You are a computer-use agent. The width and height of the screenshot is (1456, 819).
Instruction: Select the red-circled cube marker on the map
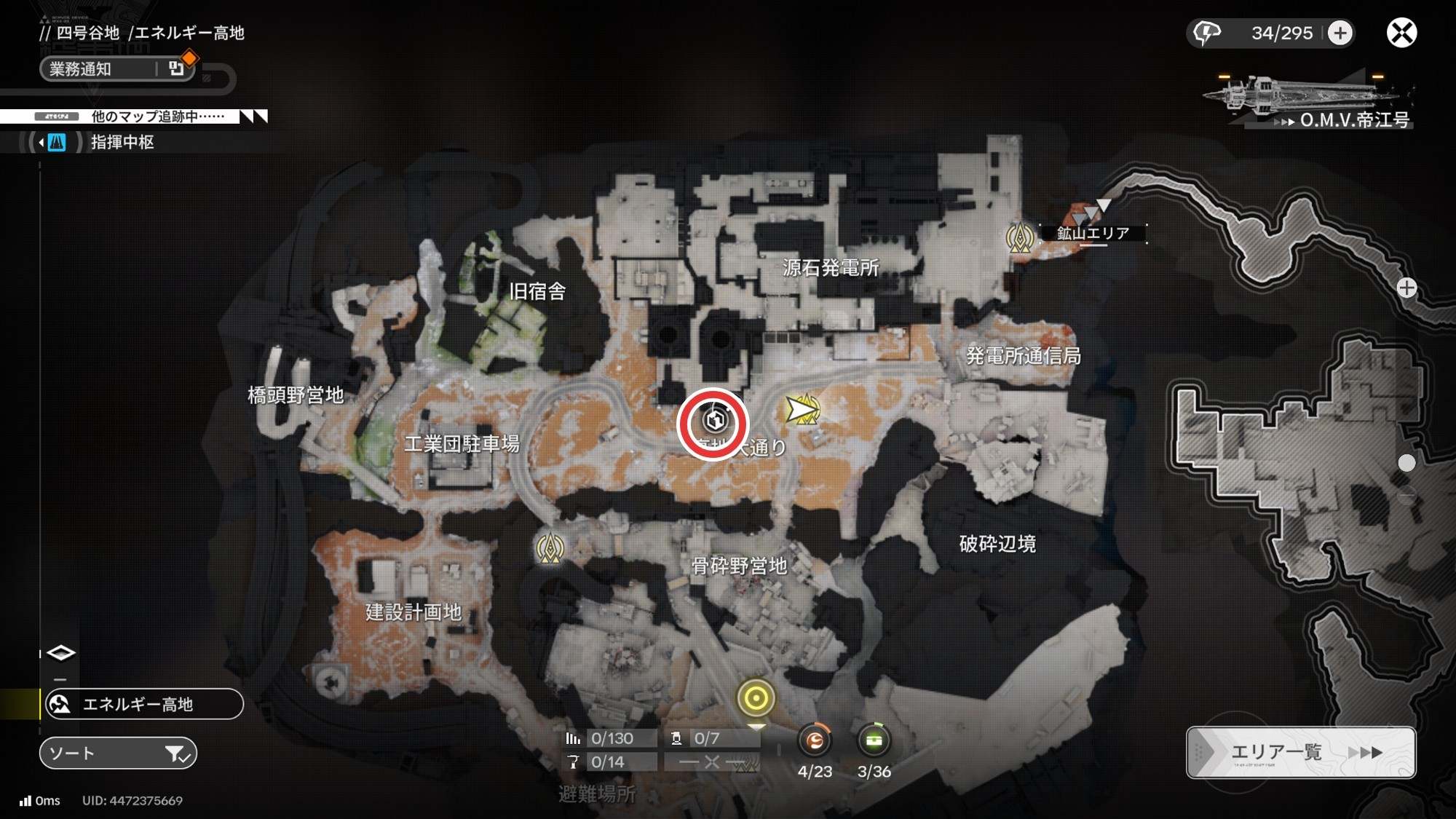click(714, 421)
